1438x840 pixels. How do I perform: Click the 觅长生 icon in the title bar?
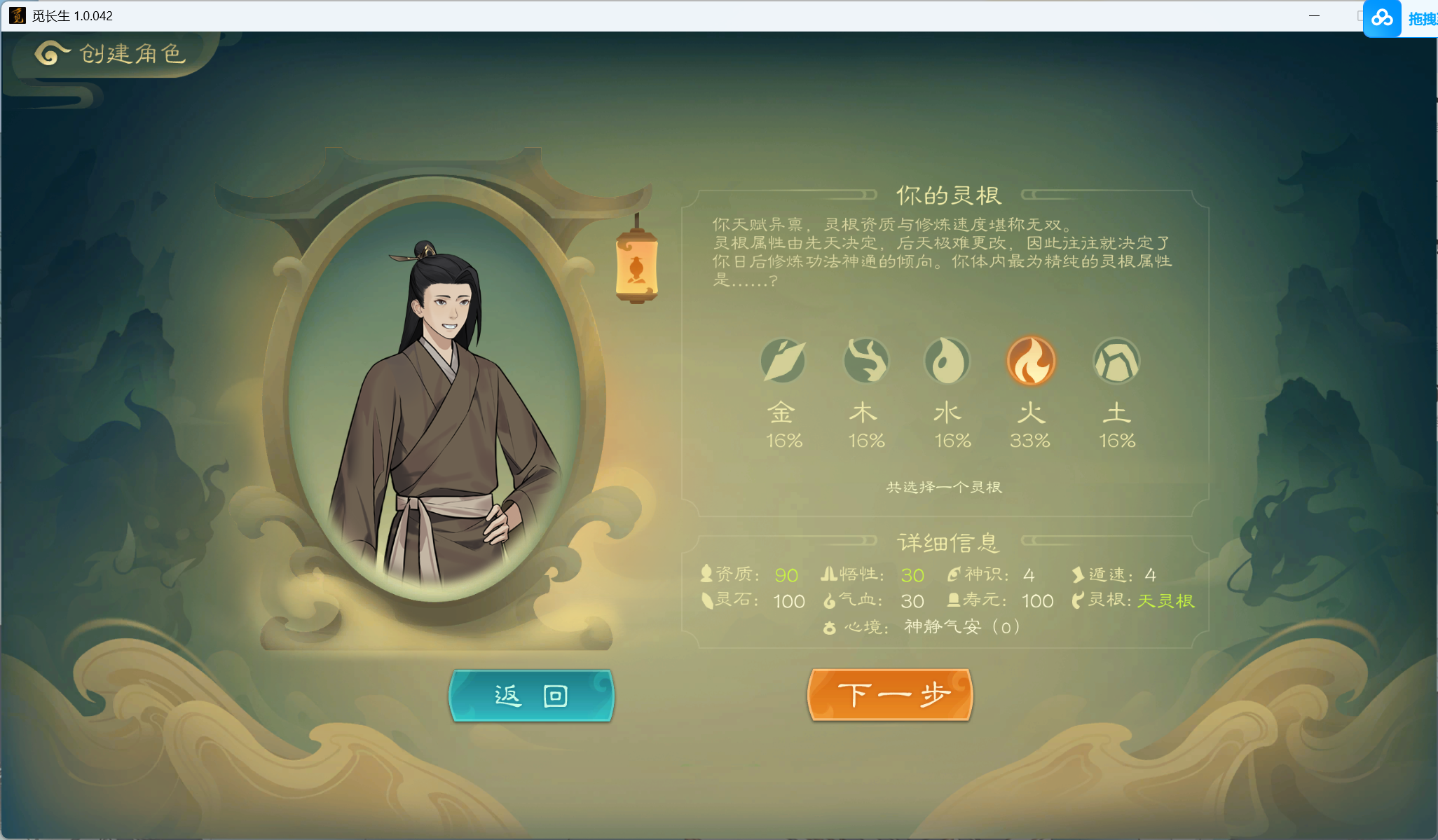(x=17, y=15)
